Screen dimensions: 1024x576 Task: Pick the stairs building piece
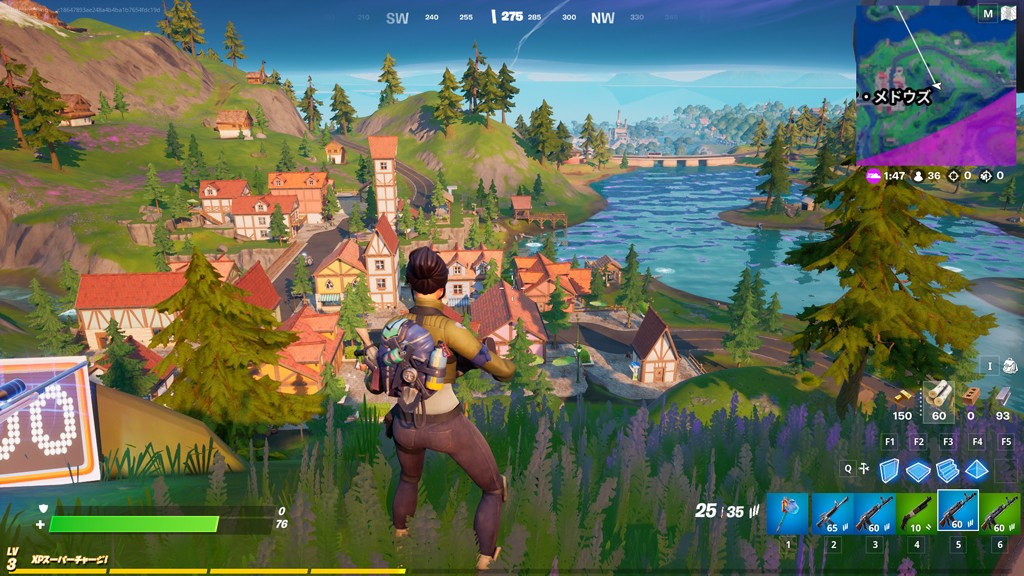[947, 470]
